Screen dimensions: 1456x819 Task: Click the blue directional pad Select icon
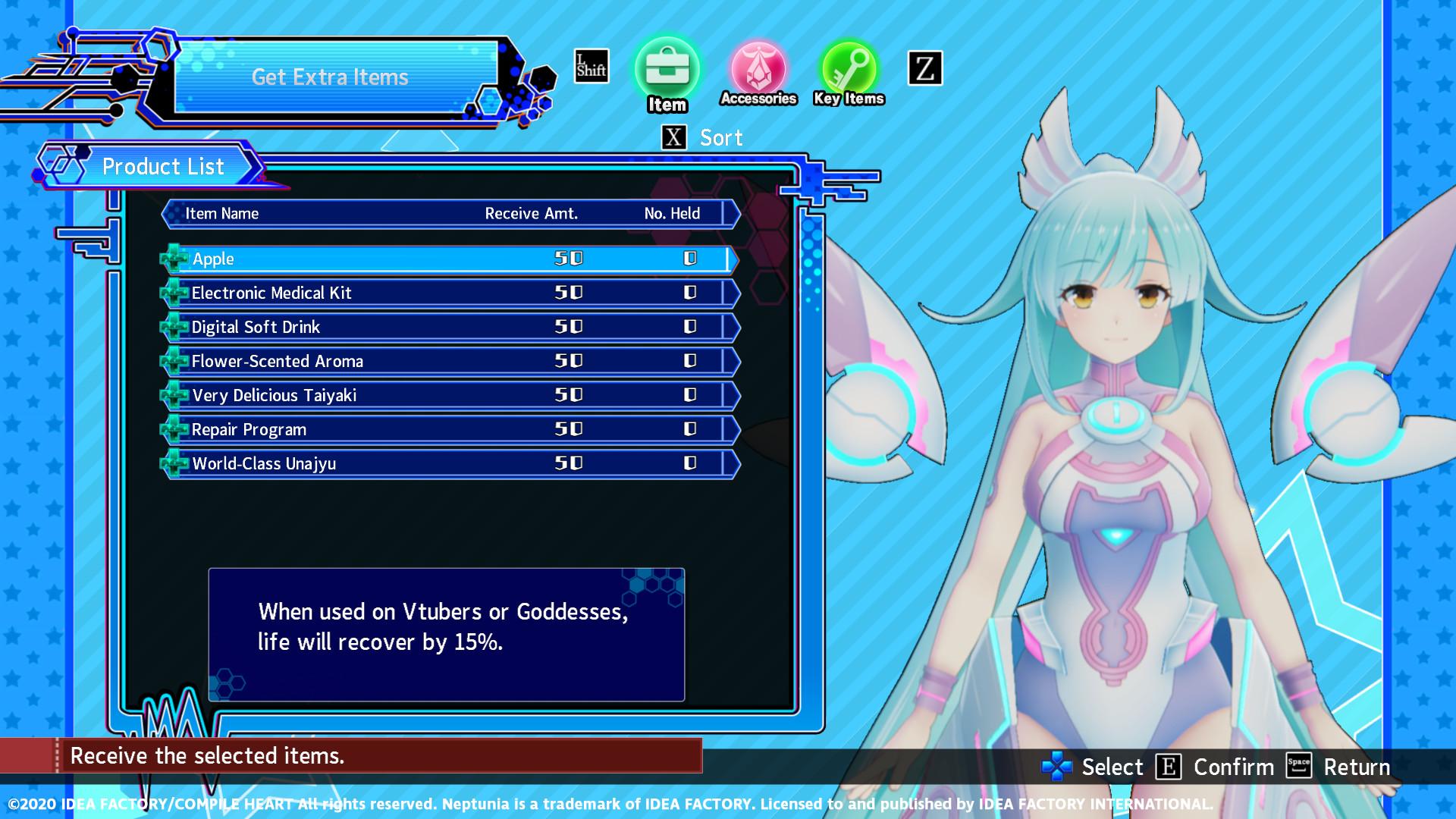[1056, 767]
